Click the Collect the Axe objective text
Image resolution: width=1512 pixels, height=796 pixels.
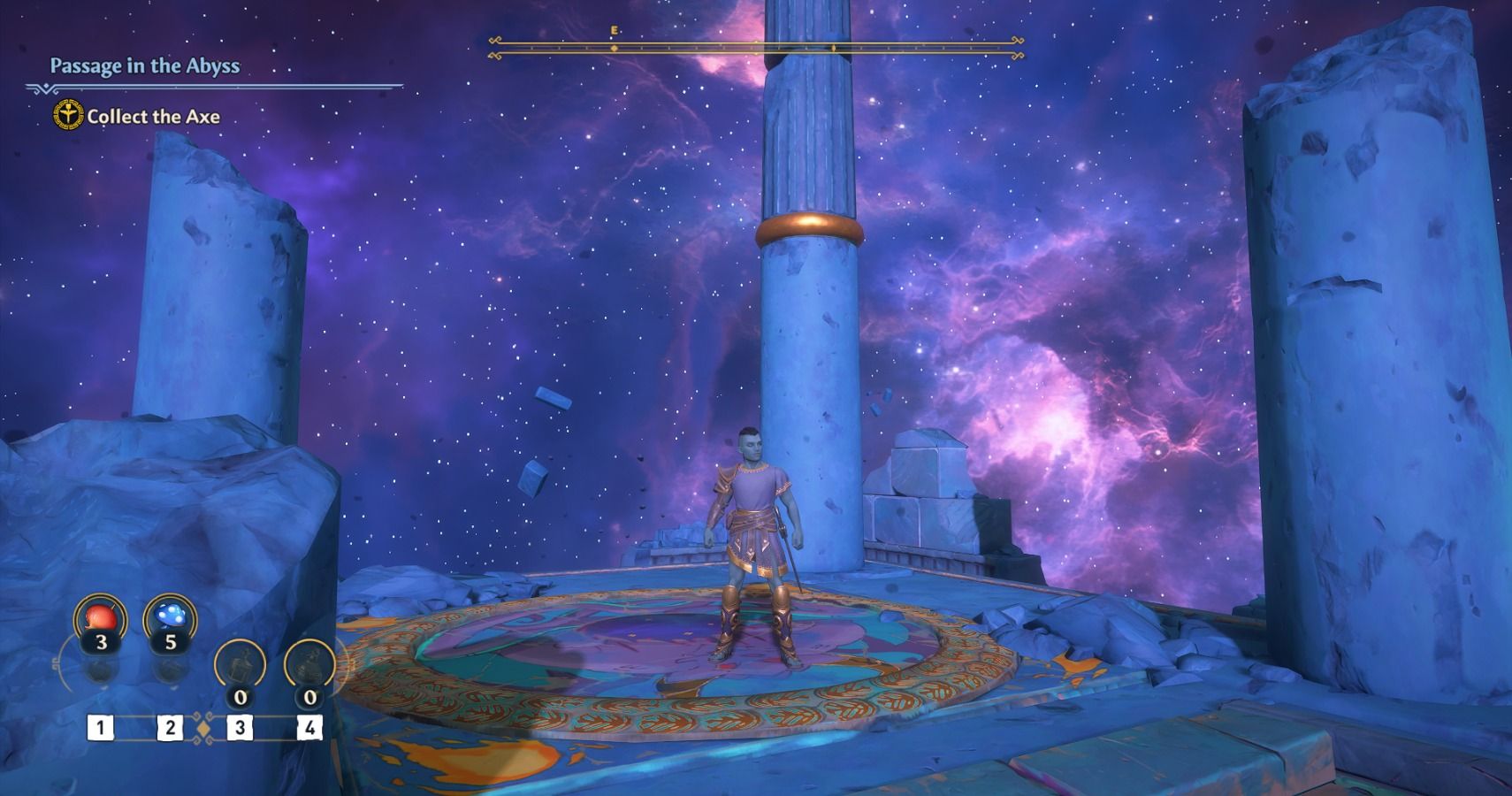[x=156, y=116]
